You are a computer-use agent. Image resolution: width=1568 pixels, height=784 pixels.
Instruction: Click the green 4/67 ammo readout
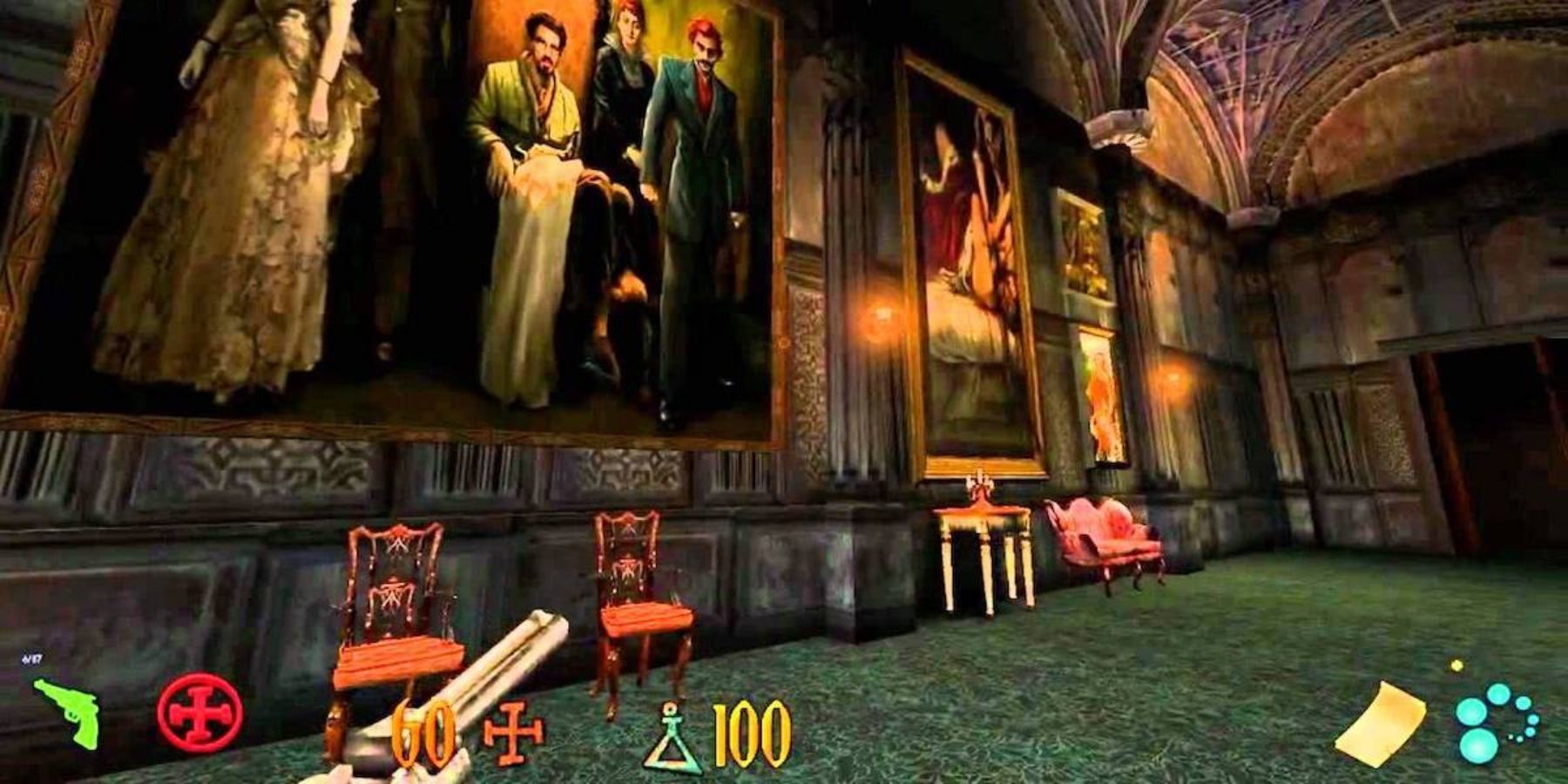tap(30, 659)
